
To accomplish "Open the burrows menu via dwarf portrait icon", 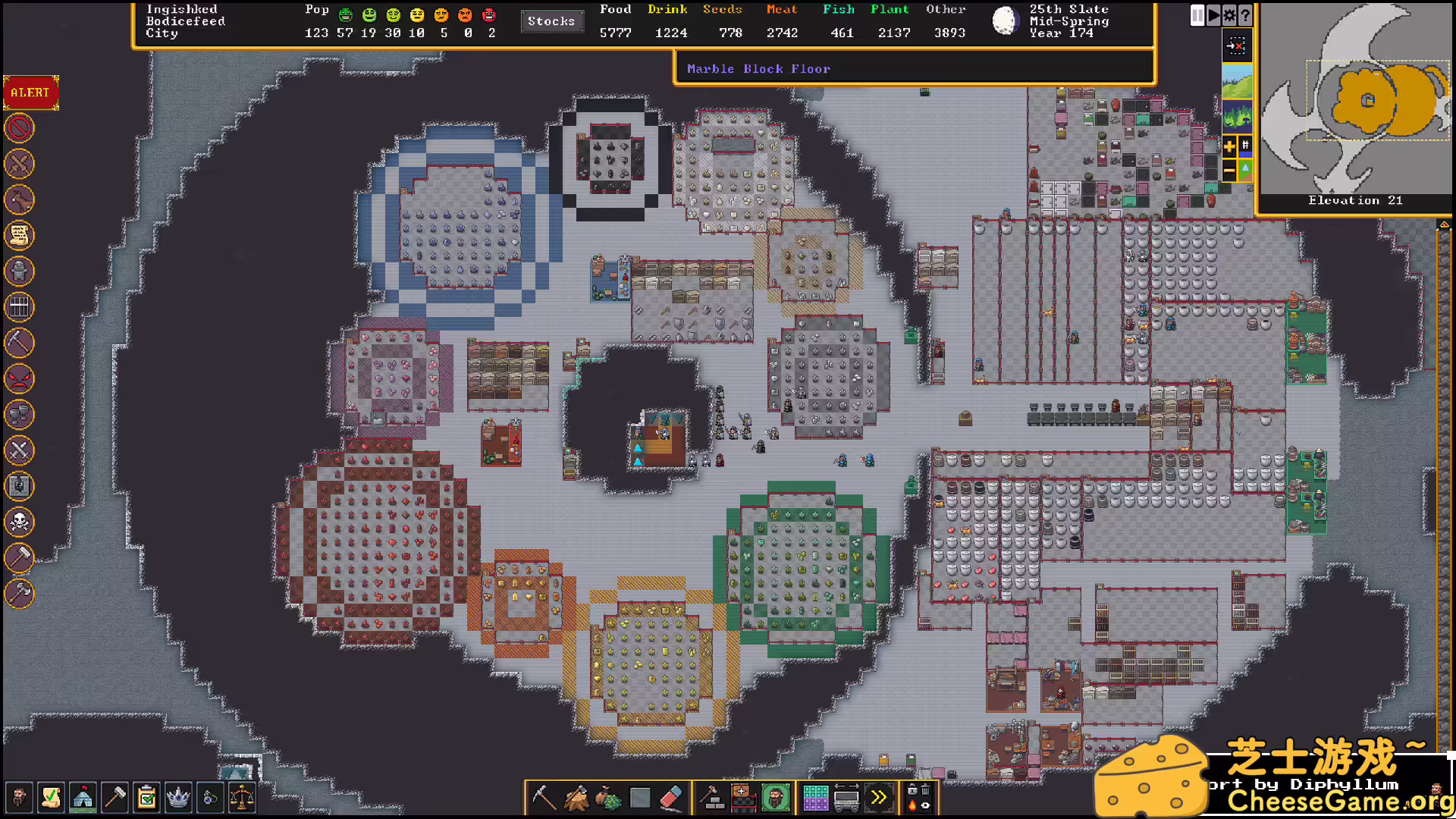I will point(775,798).
